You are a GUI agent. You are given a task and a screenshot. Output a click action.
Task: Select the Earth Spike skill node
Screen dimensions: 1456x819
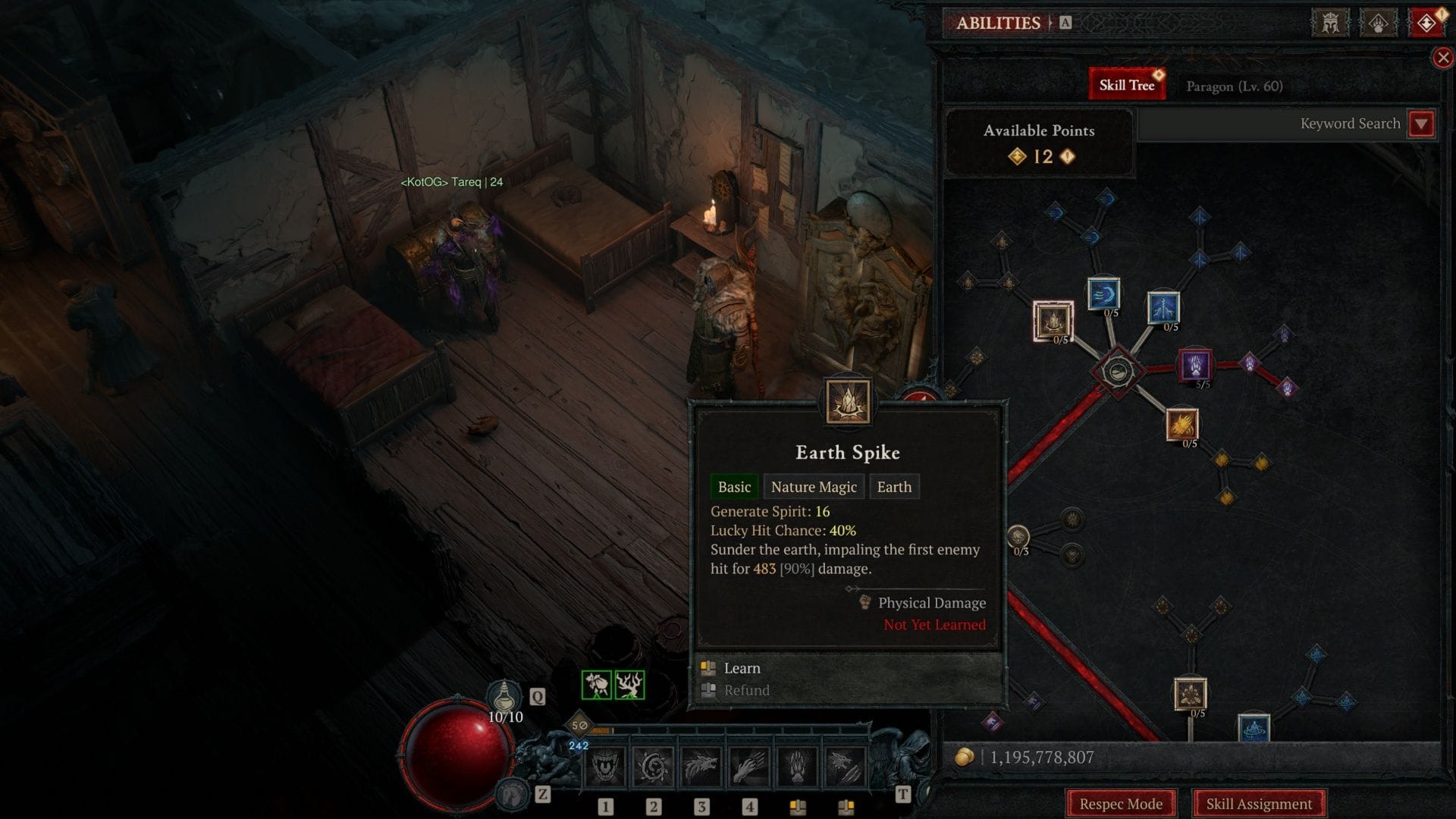(1053, 321)
